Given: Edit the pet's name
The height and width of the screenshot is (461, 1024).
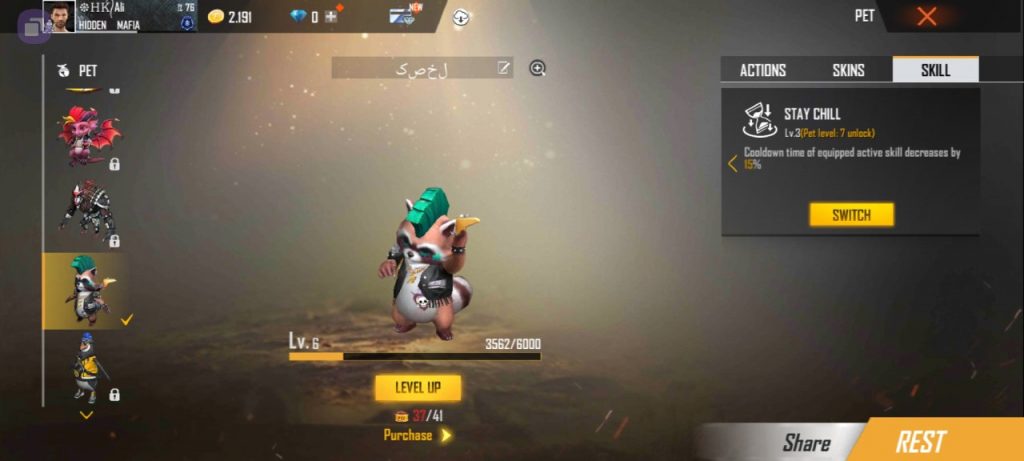Looking at the screenshot, I should point(504,68).
